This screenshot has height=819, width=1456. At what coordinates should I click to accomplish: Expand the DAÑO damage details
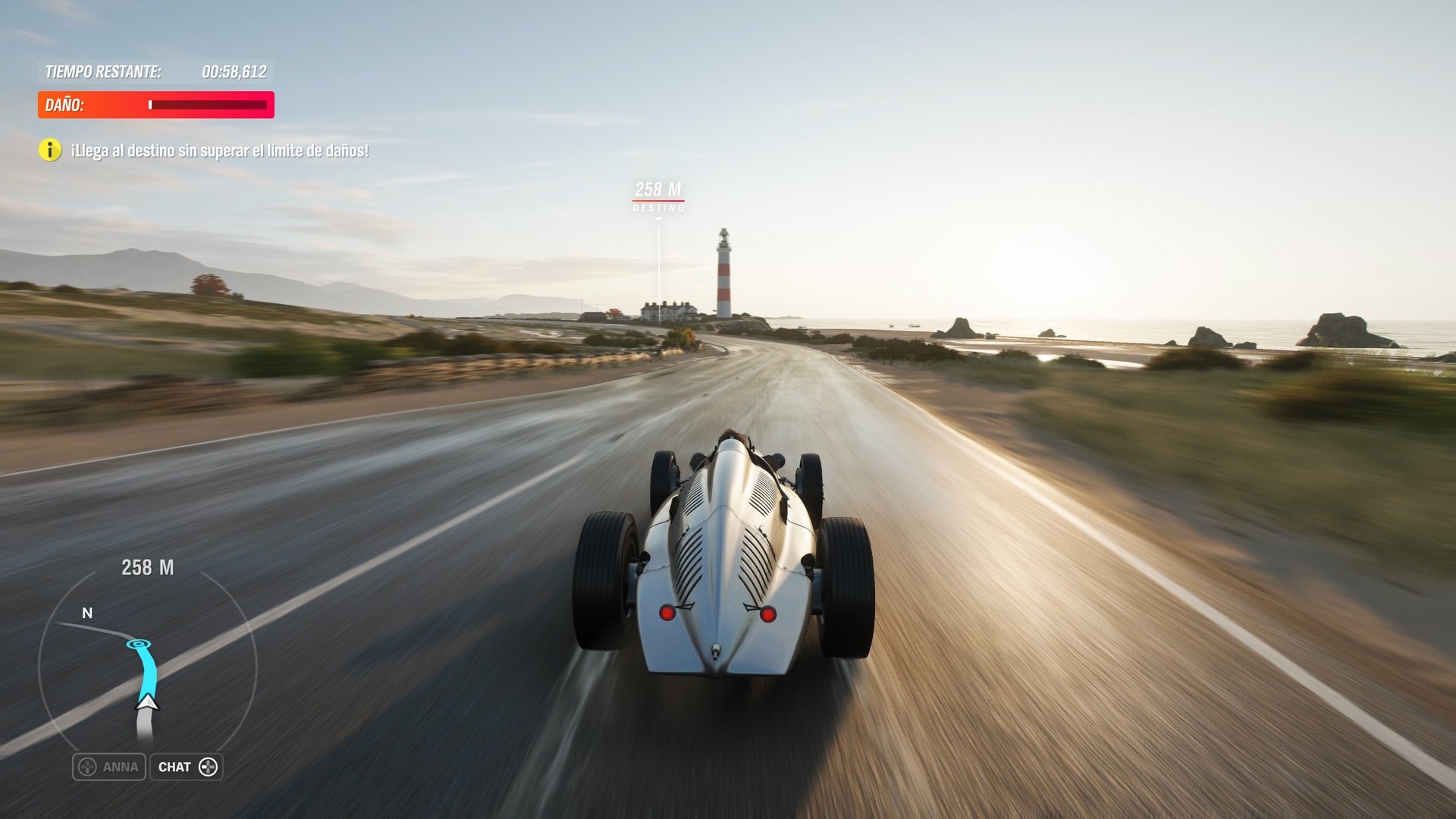tap(155, 105)
